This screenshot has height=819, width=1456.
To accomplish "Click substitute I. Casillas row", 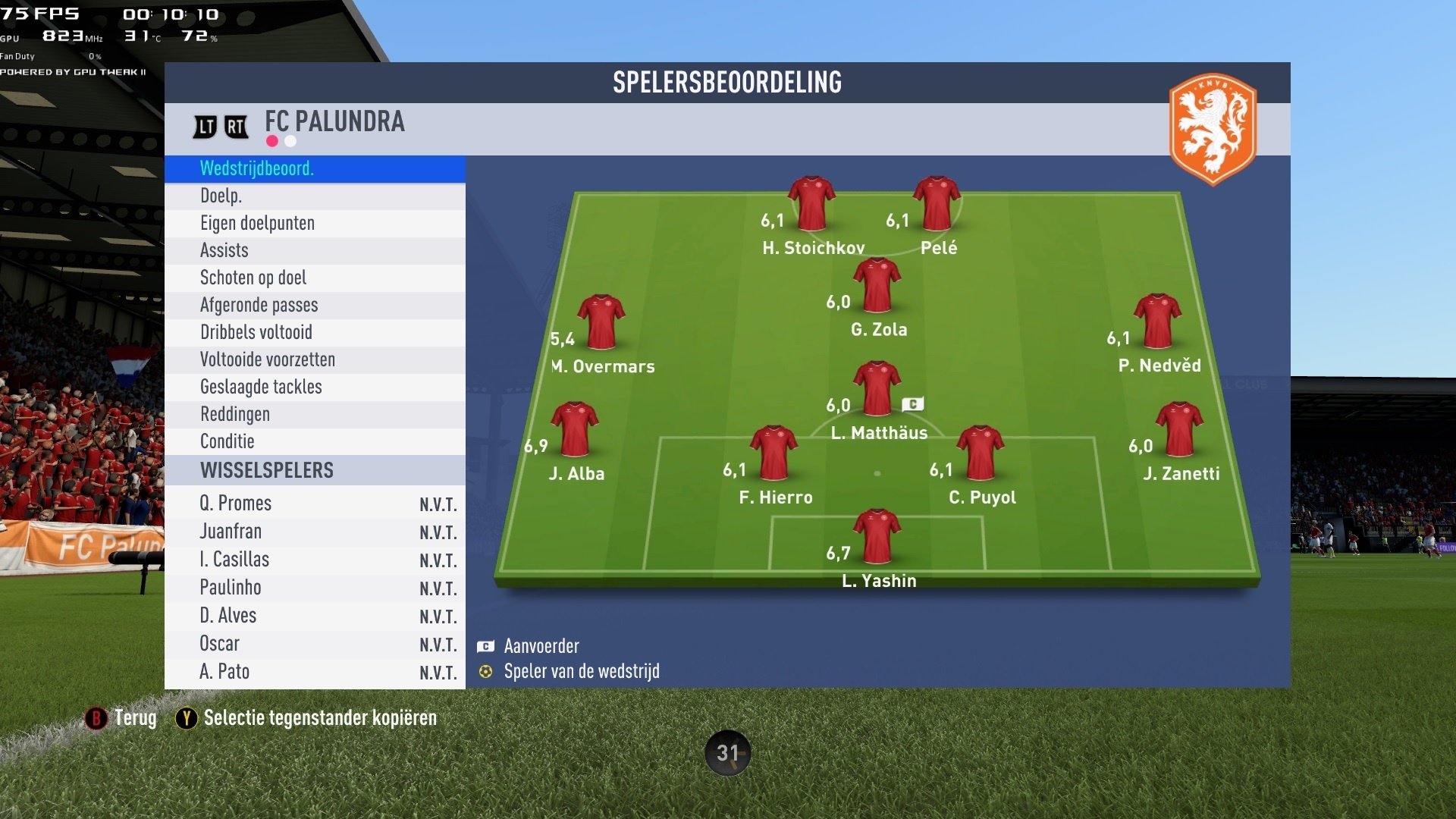I will [x=315, y=560].
